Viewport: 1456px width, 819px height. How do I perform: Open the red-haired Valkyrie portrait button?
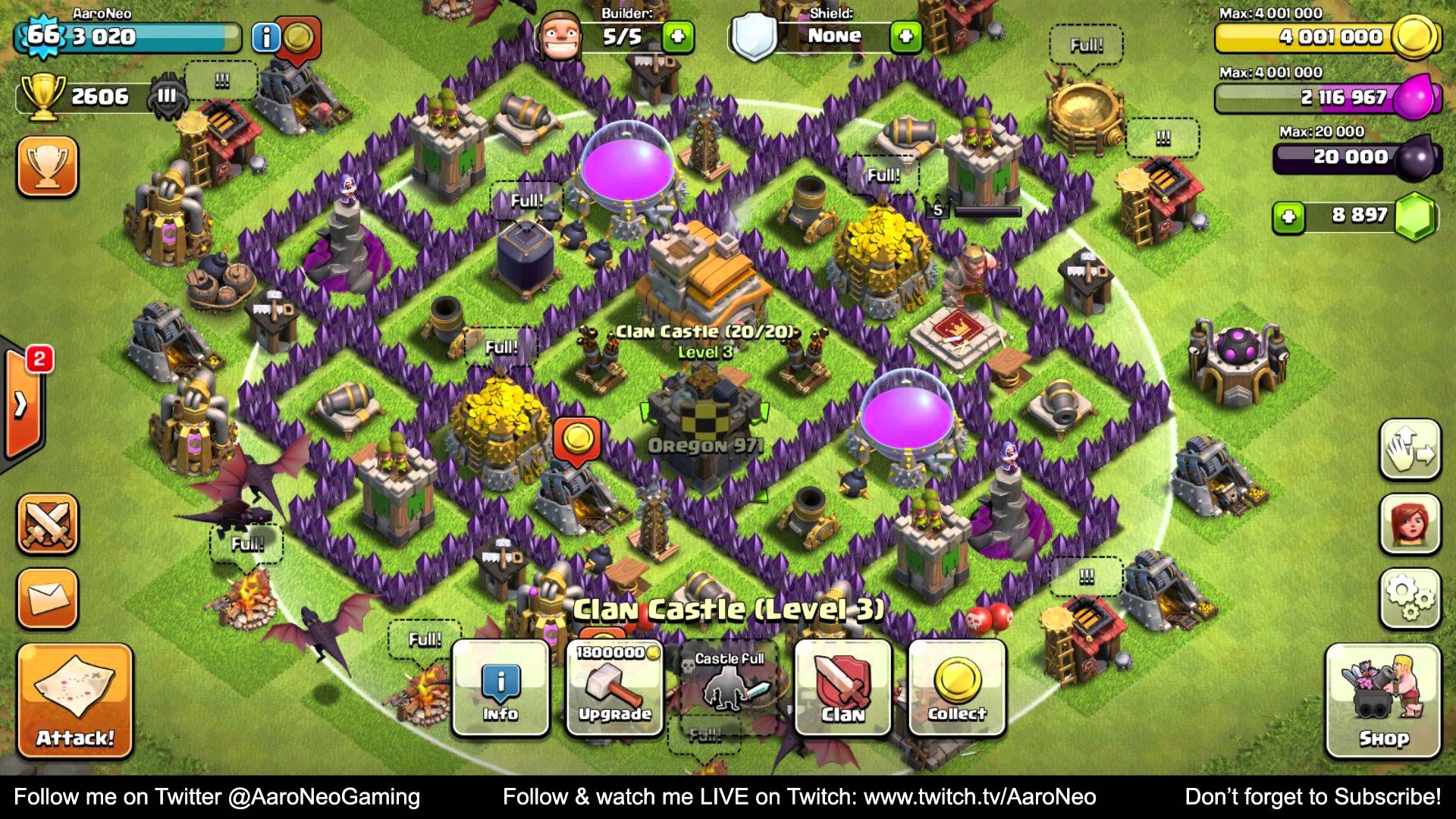(1409, 523)
